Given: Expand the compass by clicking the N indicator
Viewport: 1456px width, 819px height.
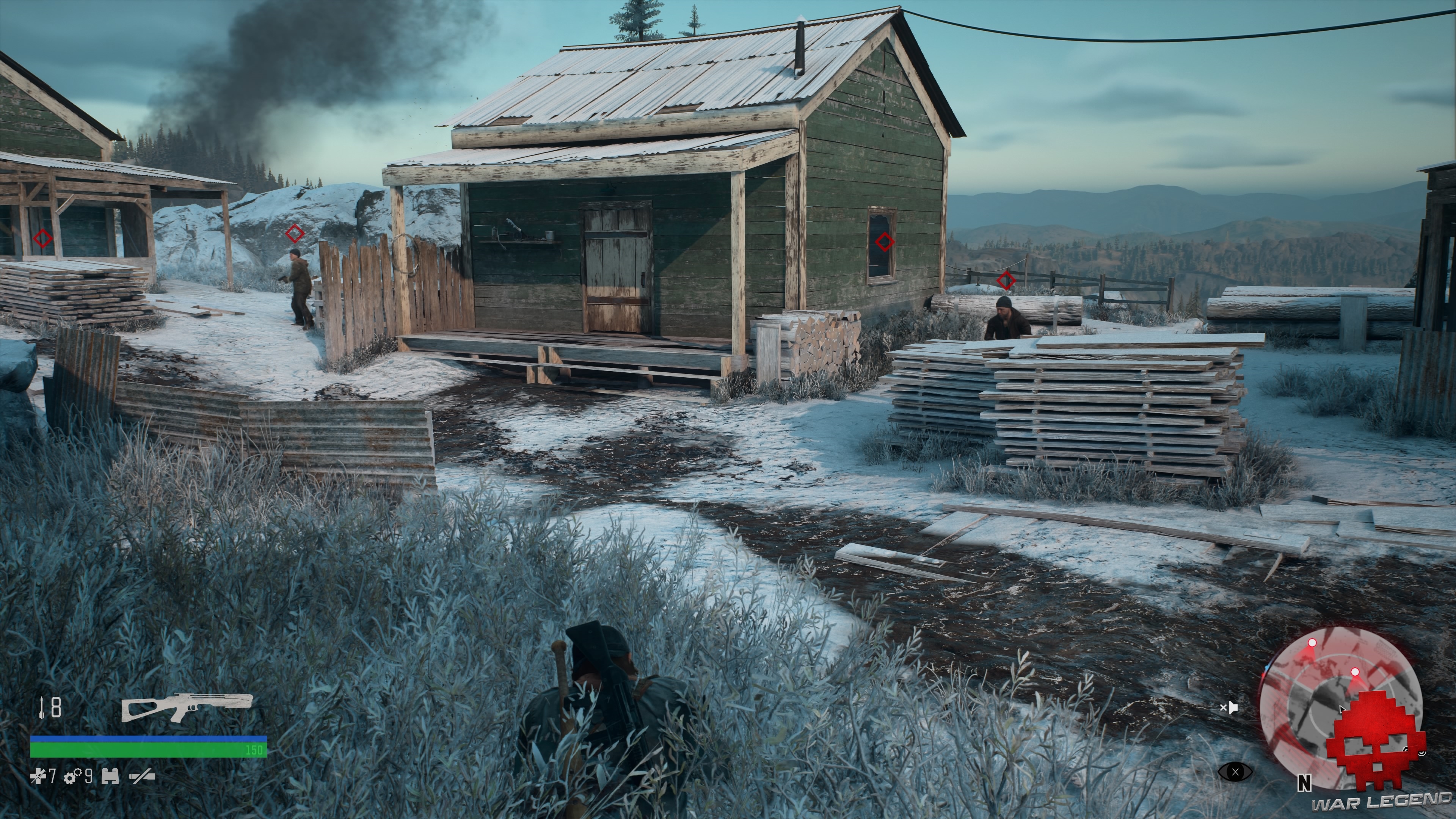Looking at the screenshot, I should [1305, 783].
